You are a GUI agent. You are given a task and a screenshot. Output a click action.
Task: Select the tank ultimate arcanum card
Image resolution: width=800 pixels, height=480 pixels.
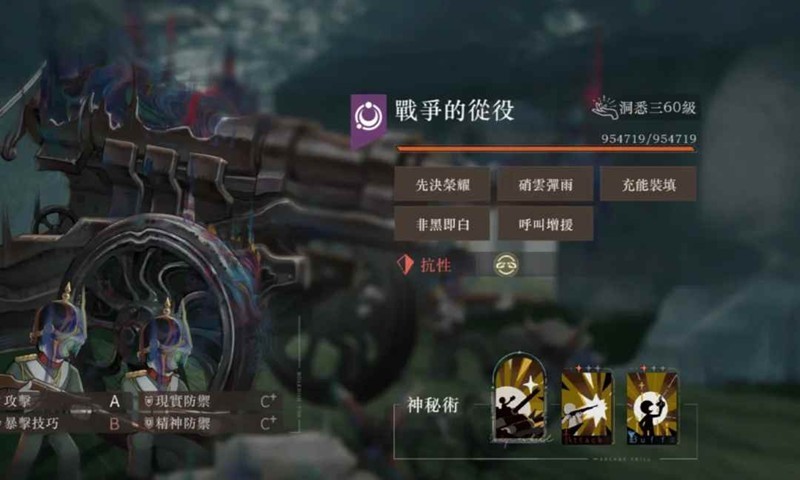tap(520, 400)
